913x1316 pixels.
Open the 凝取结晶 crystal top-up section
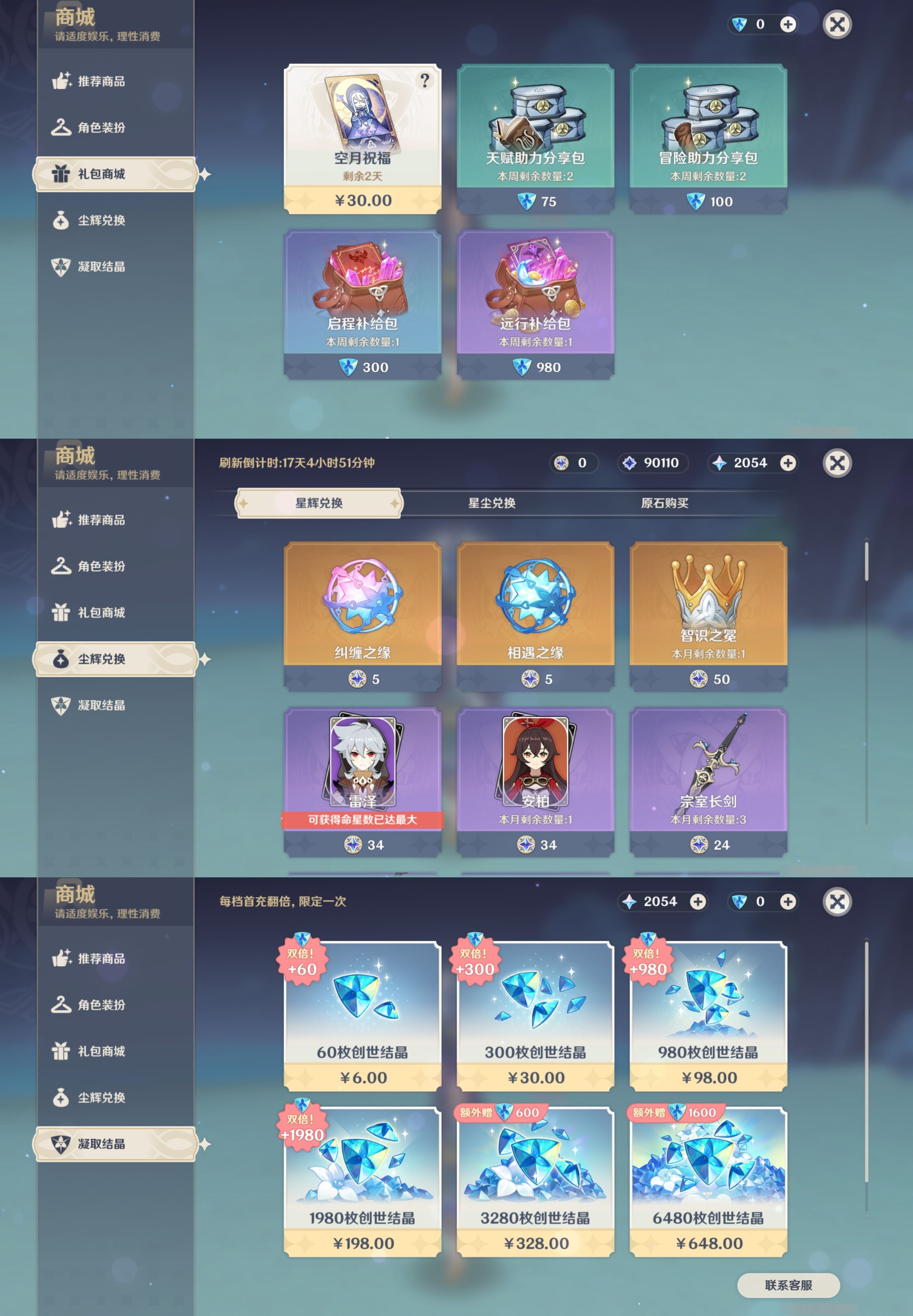(x=115, y=1144)
